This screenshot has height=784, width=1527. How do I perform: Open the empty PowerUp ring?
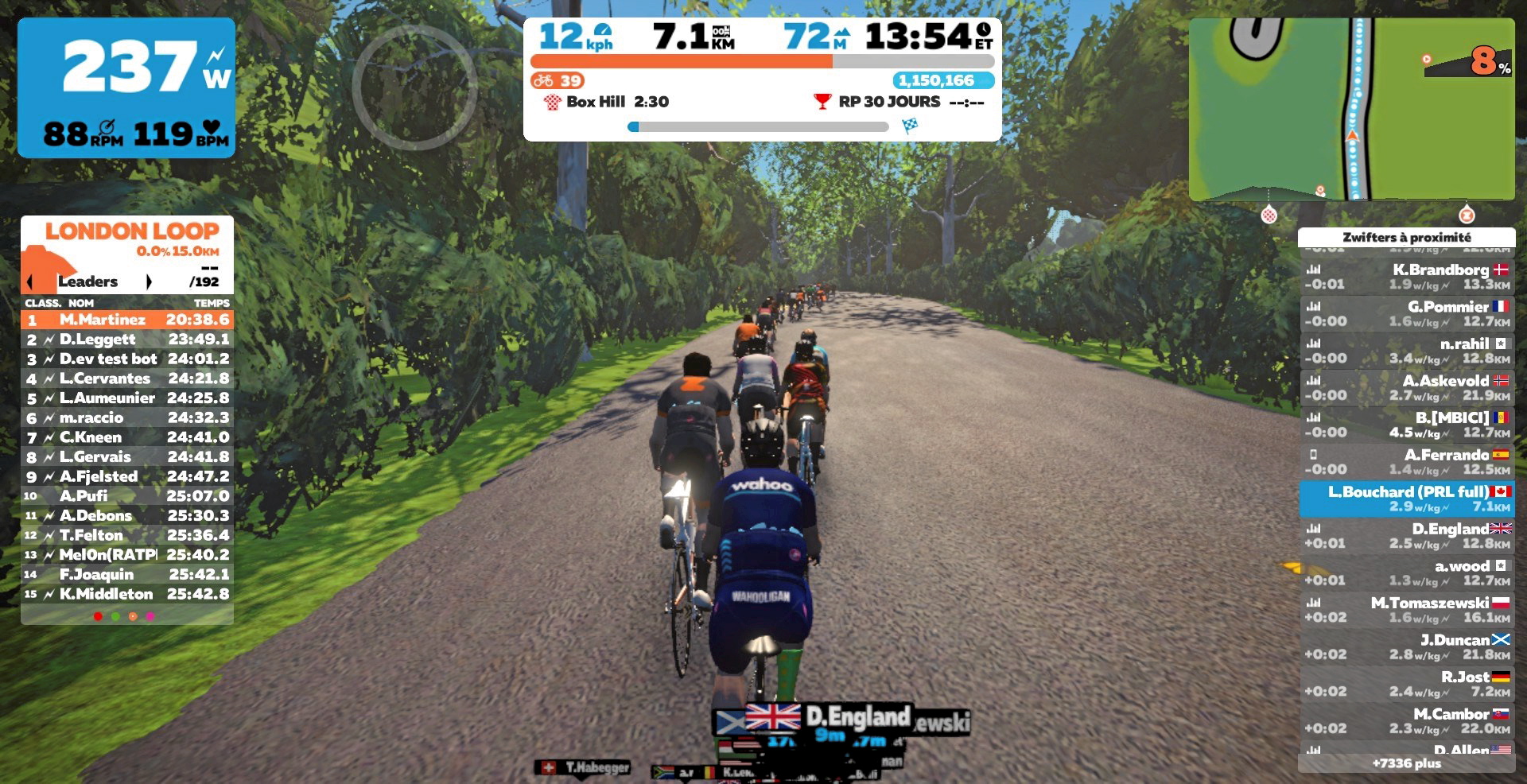(x=414, y=87)
